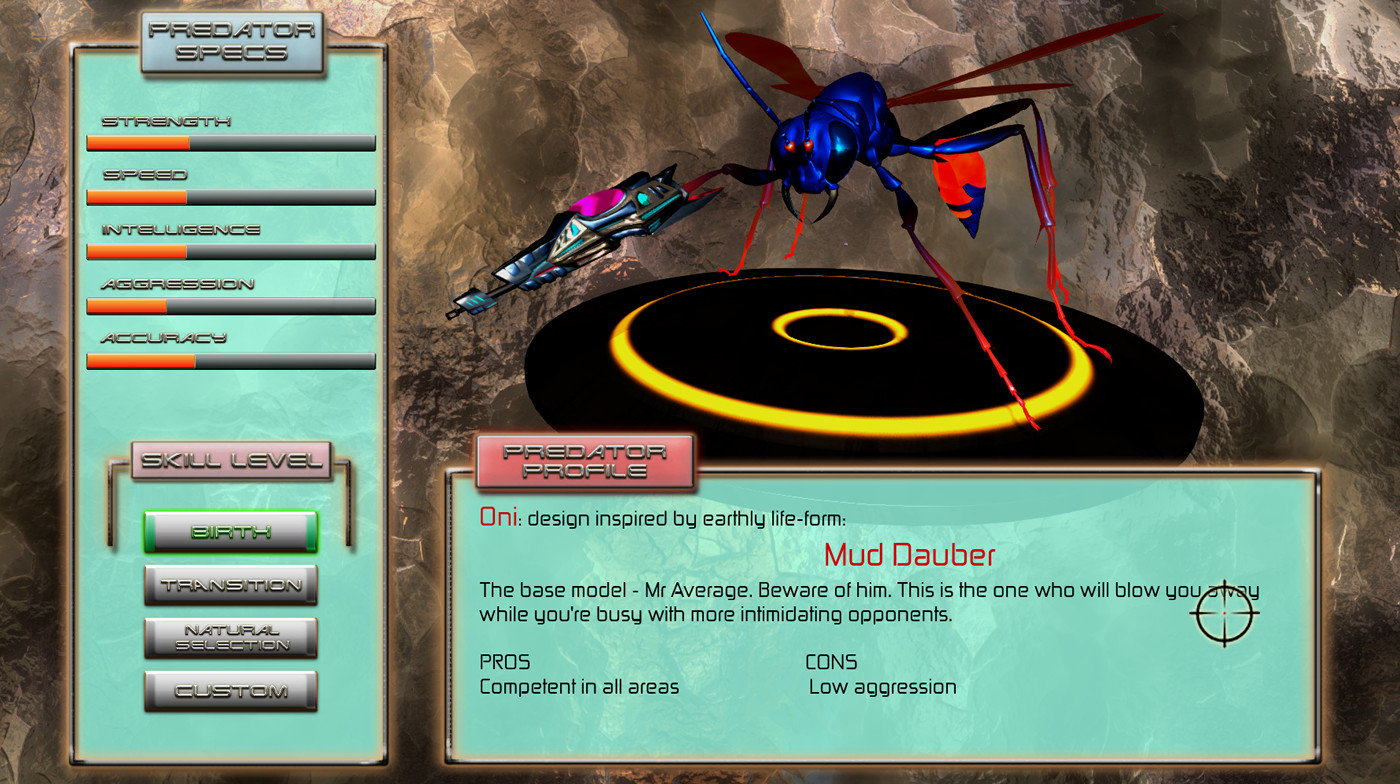
Task: Click the Intelligence stat slider
Action: pos(230,251)
